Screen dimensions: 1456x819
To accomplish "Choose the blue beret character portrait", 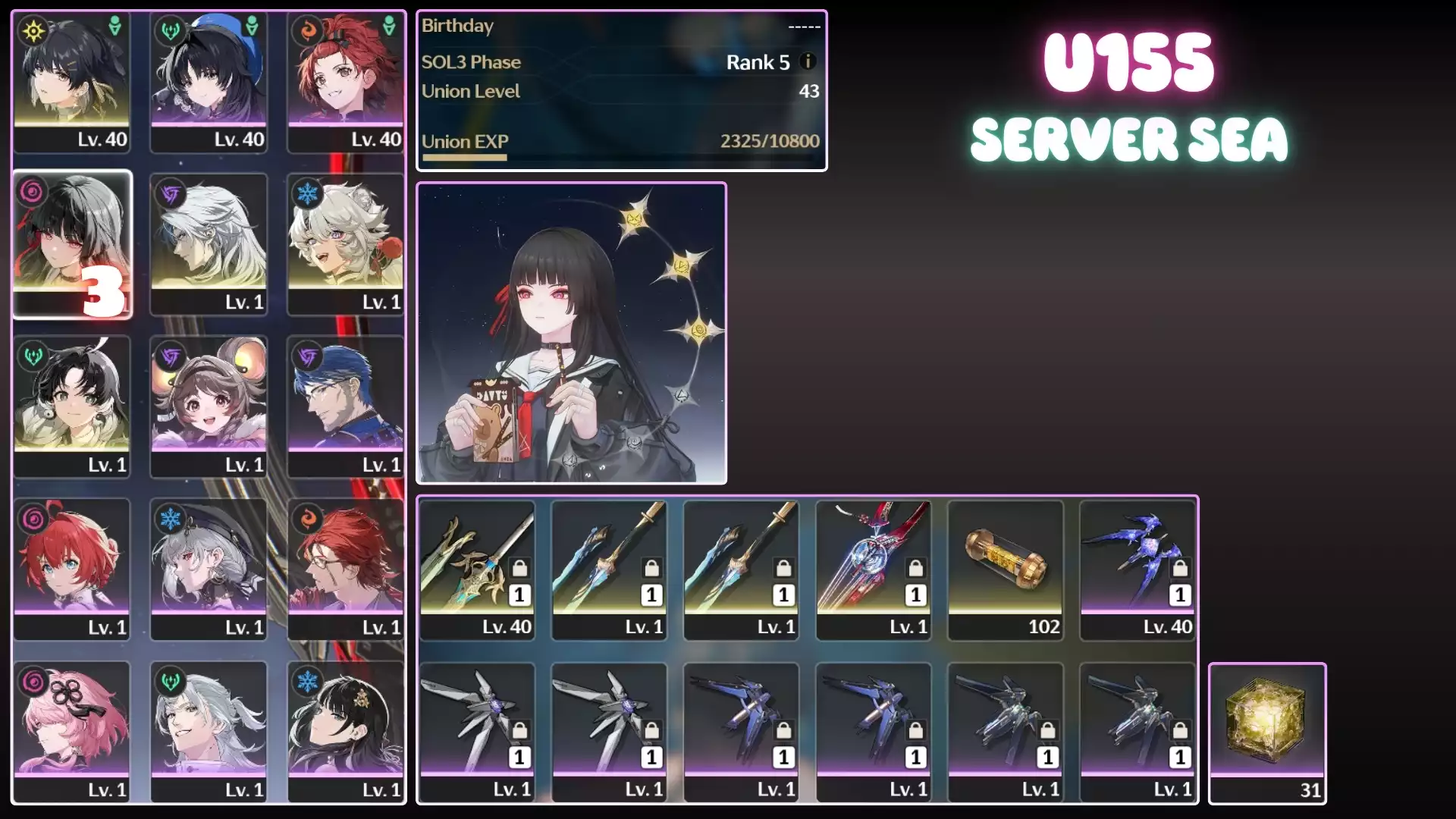I will 209,82.
